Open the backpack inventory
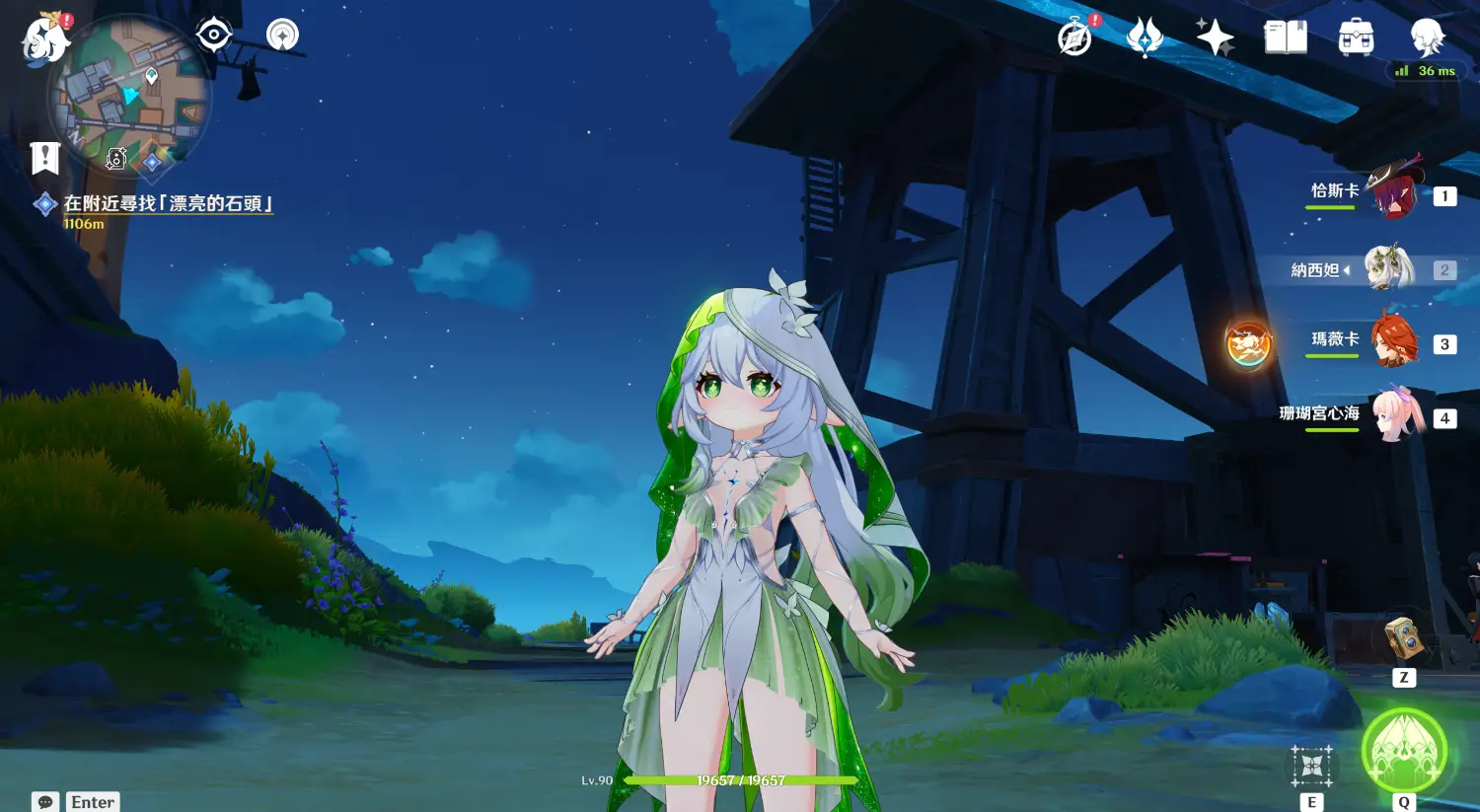This screenshot has height=812, width=1480. pyautogui.click(x=1356, y=37)
